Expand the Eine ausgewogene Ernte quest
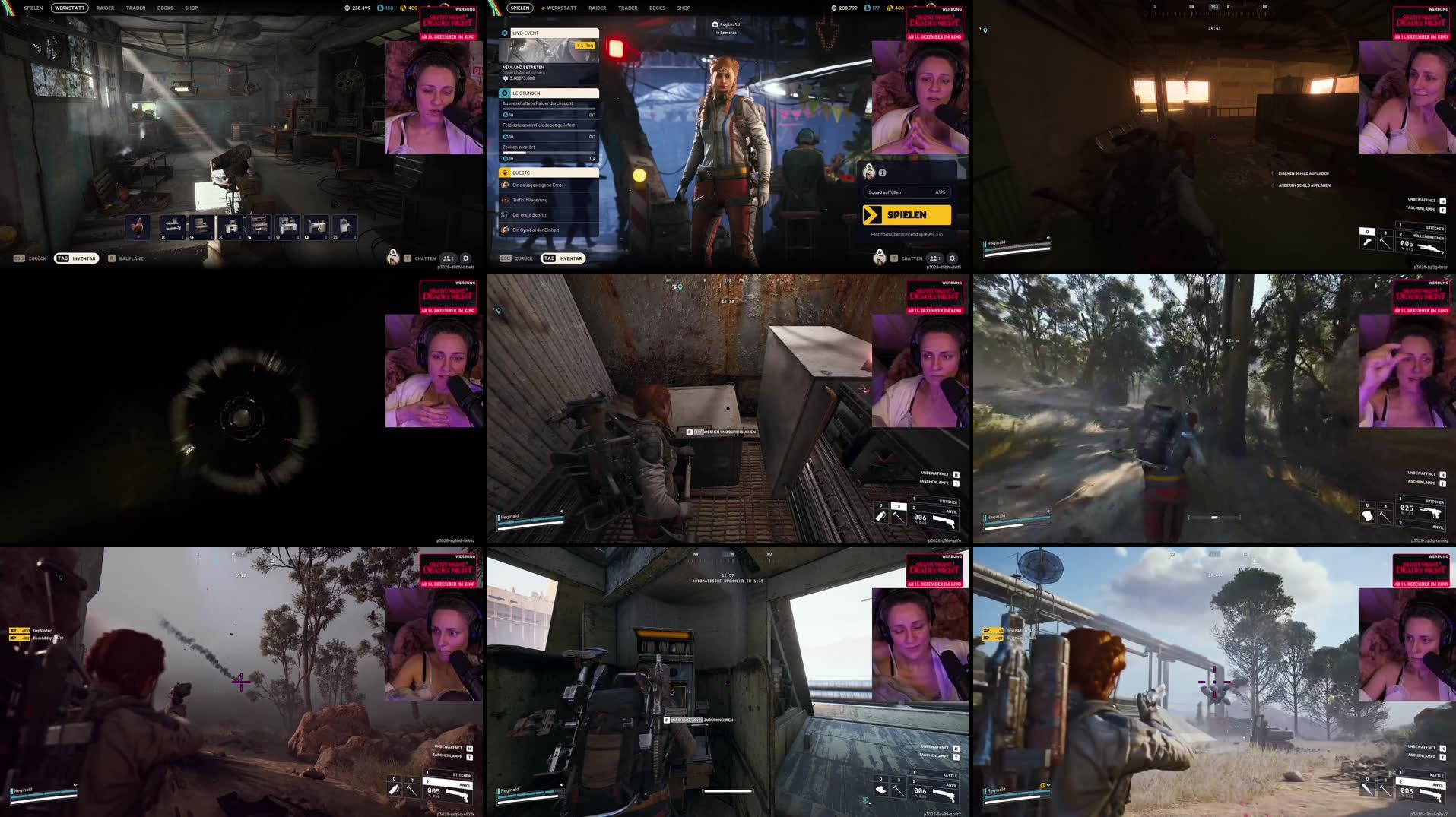The width and height of the screenshot is (1456, 817). 538,185
